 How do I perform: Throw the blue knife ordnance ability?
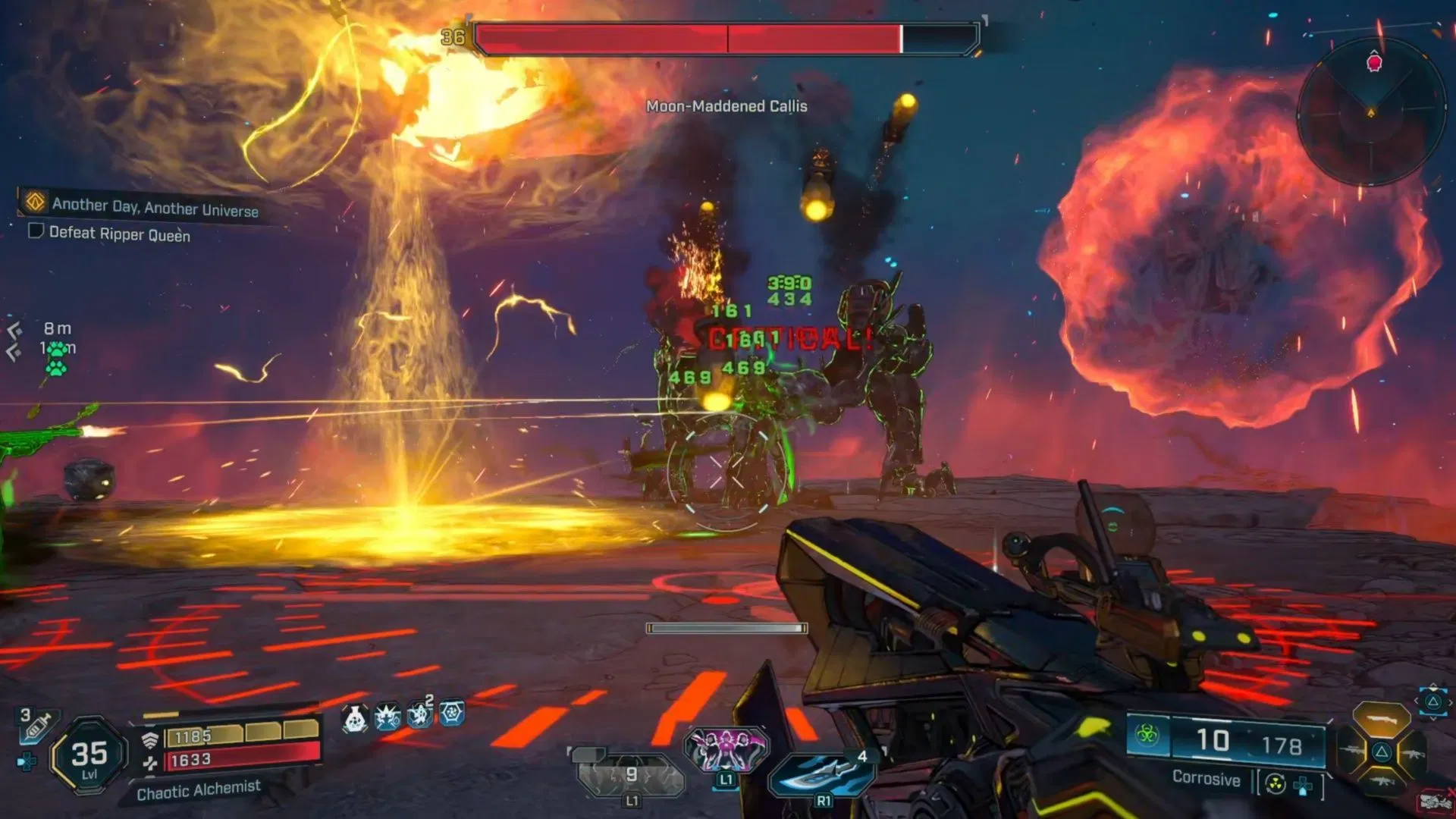(x=822, y=773)
